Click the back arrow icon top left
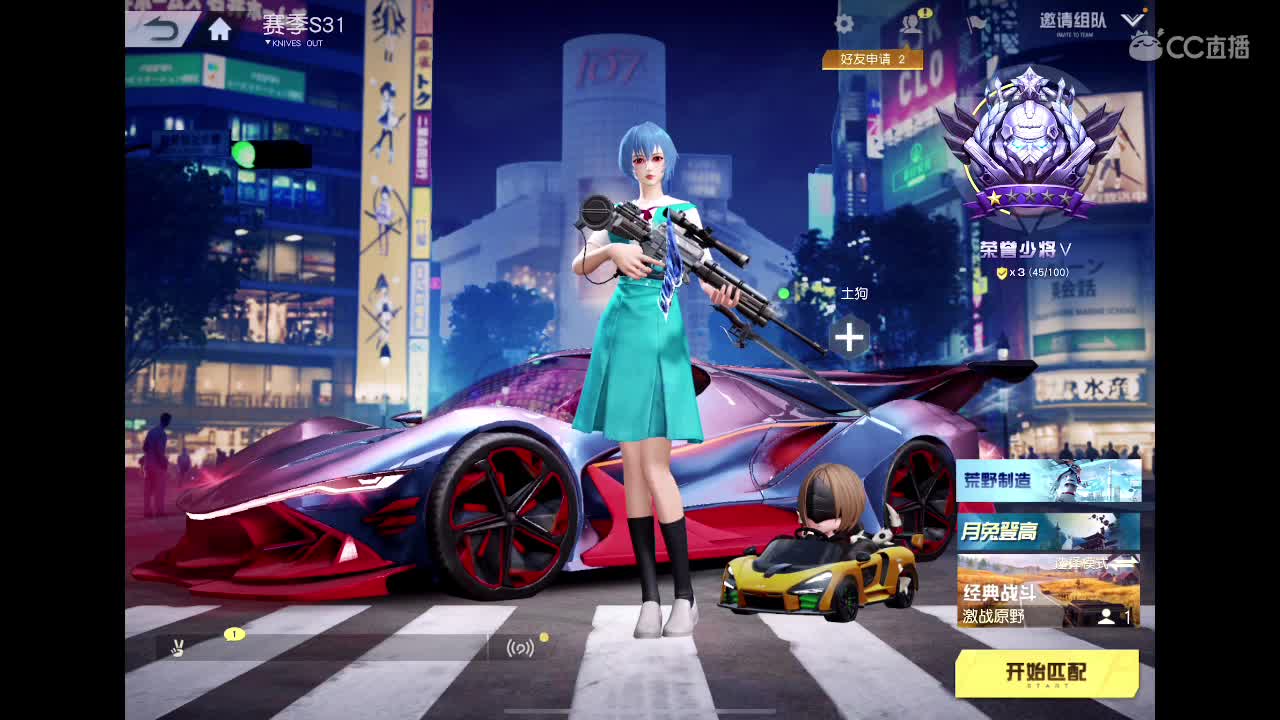 [x=160, y=28]
